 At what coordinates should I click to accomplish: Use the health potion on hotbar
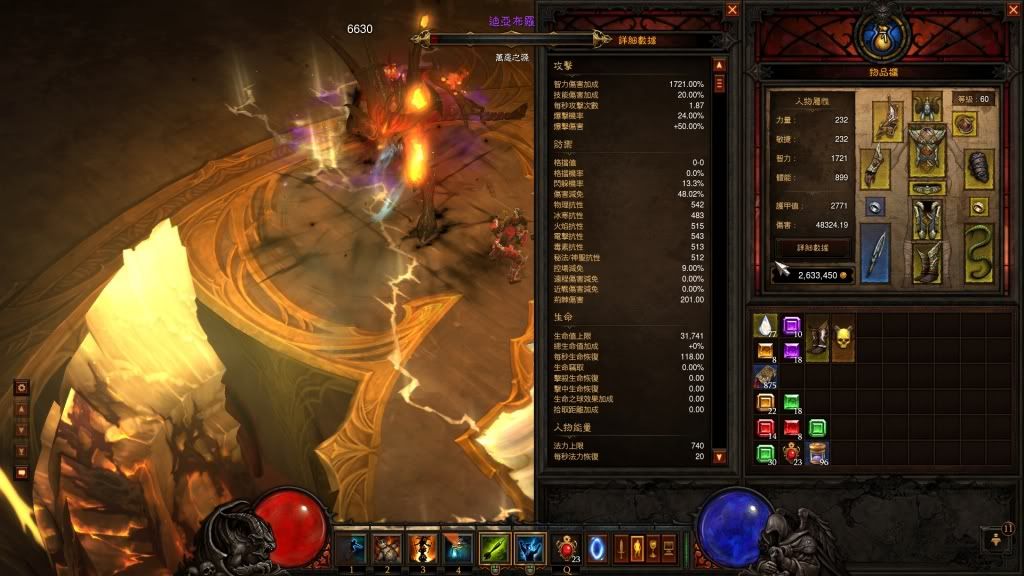[x=568, y=547]
